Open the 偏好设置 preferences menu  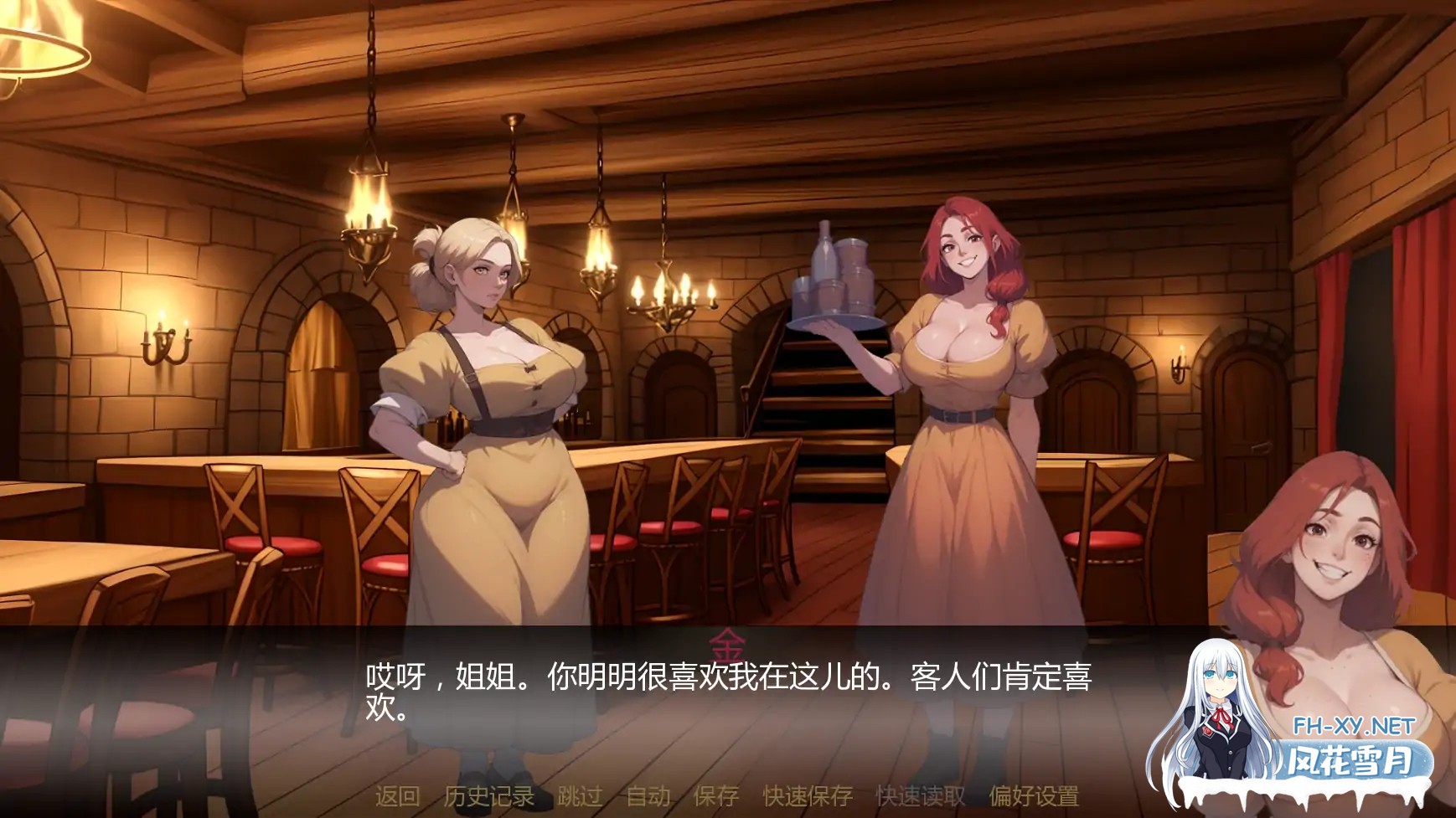coord(1032,799)
